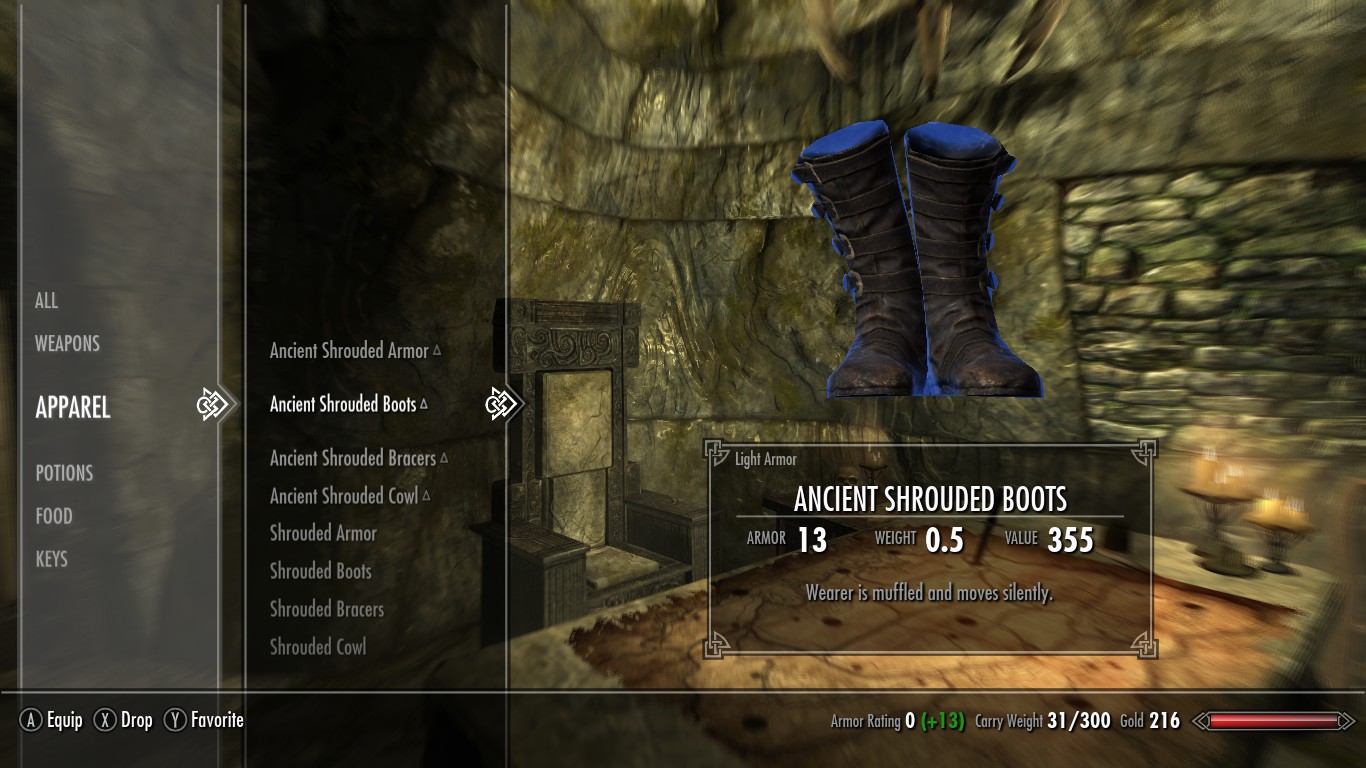
Task: Choose the Ancient Shrouded Boots entry
Action: coord(343,404)
